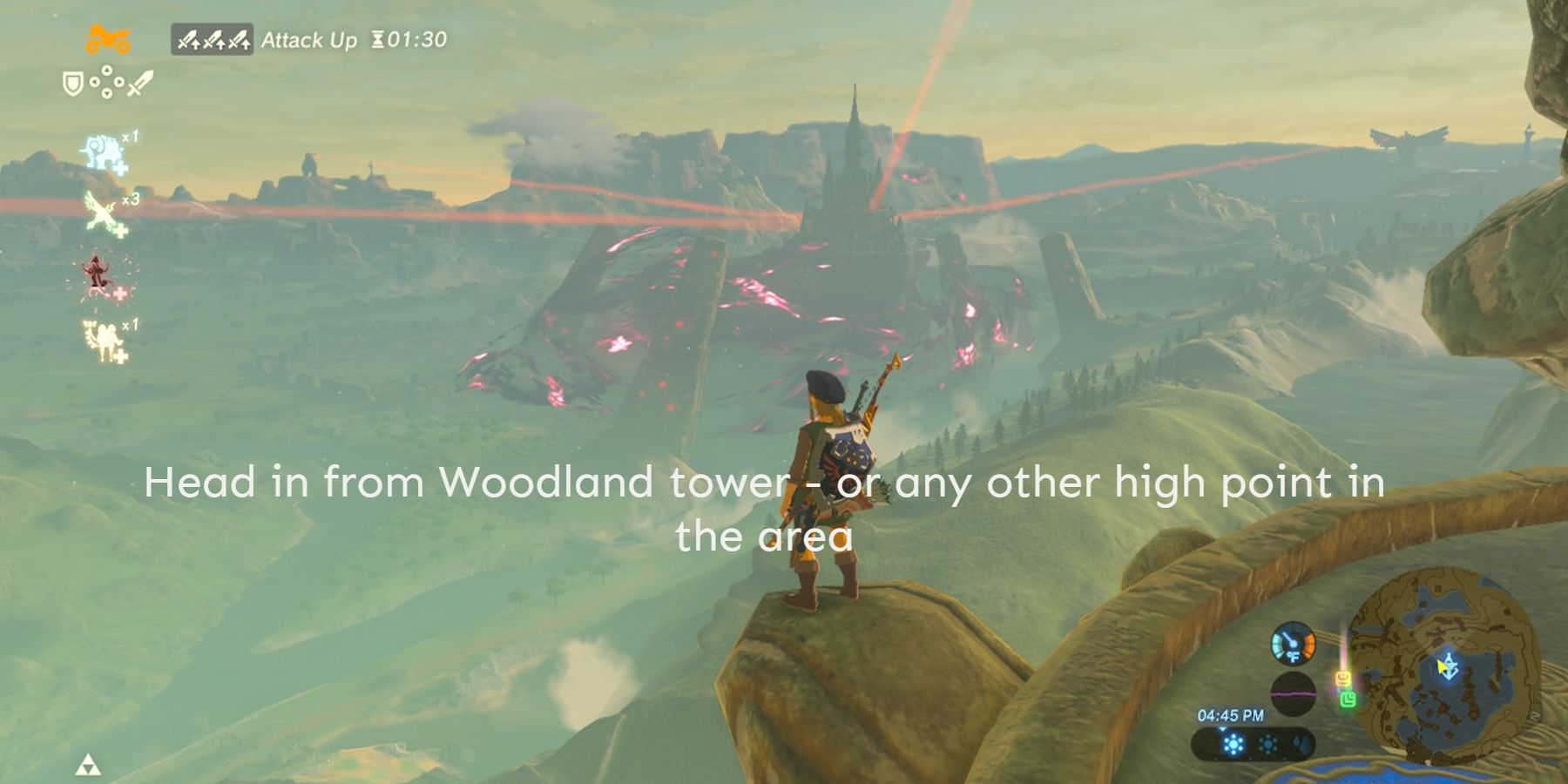Toggle the green stamp marker near the minimap
The height and width of the screenshot is (784, 1568).
tap(1348, 700)
